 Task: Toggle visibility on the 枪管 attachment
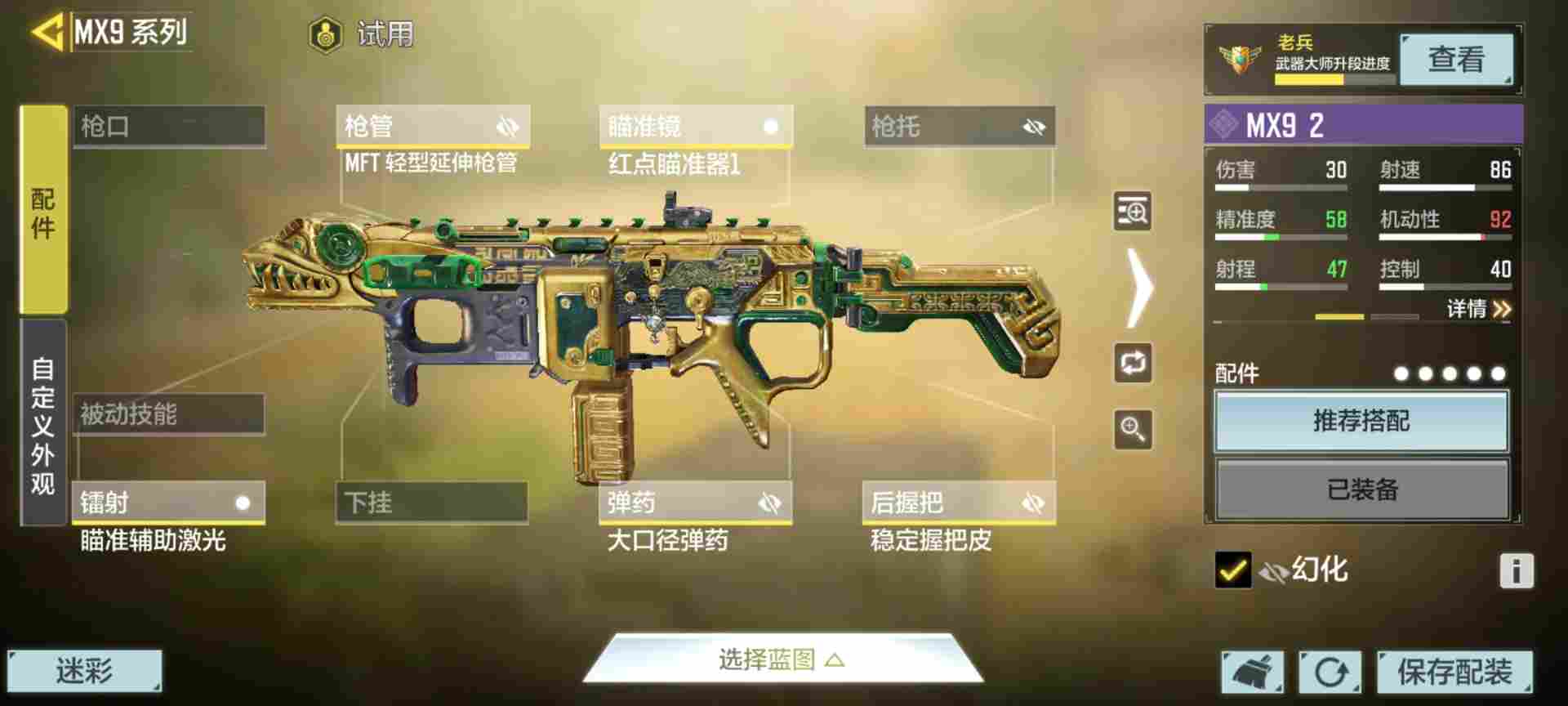click(x=508, y=127)
